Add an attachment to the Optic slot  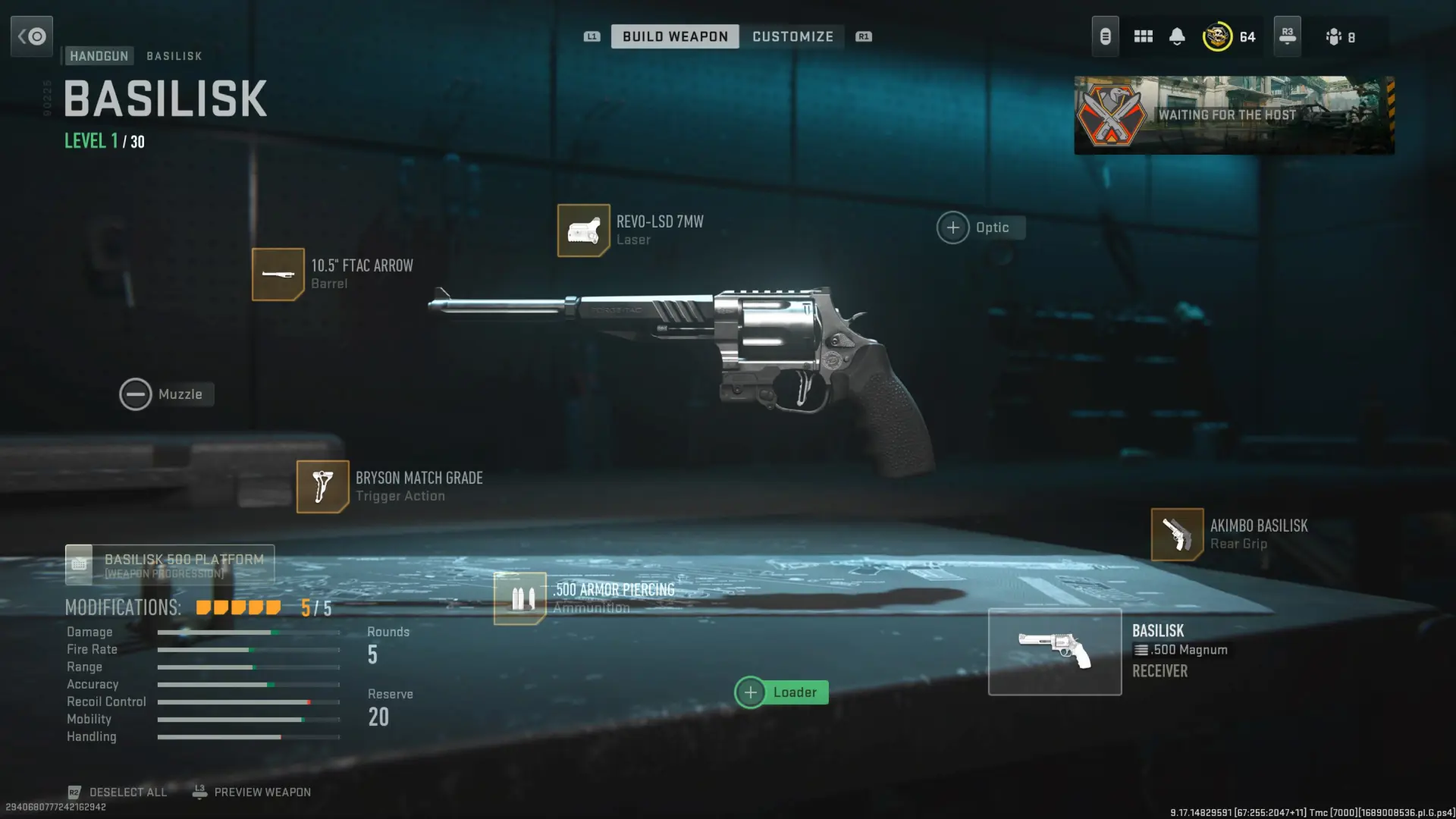(x=952, y=227)
